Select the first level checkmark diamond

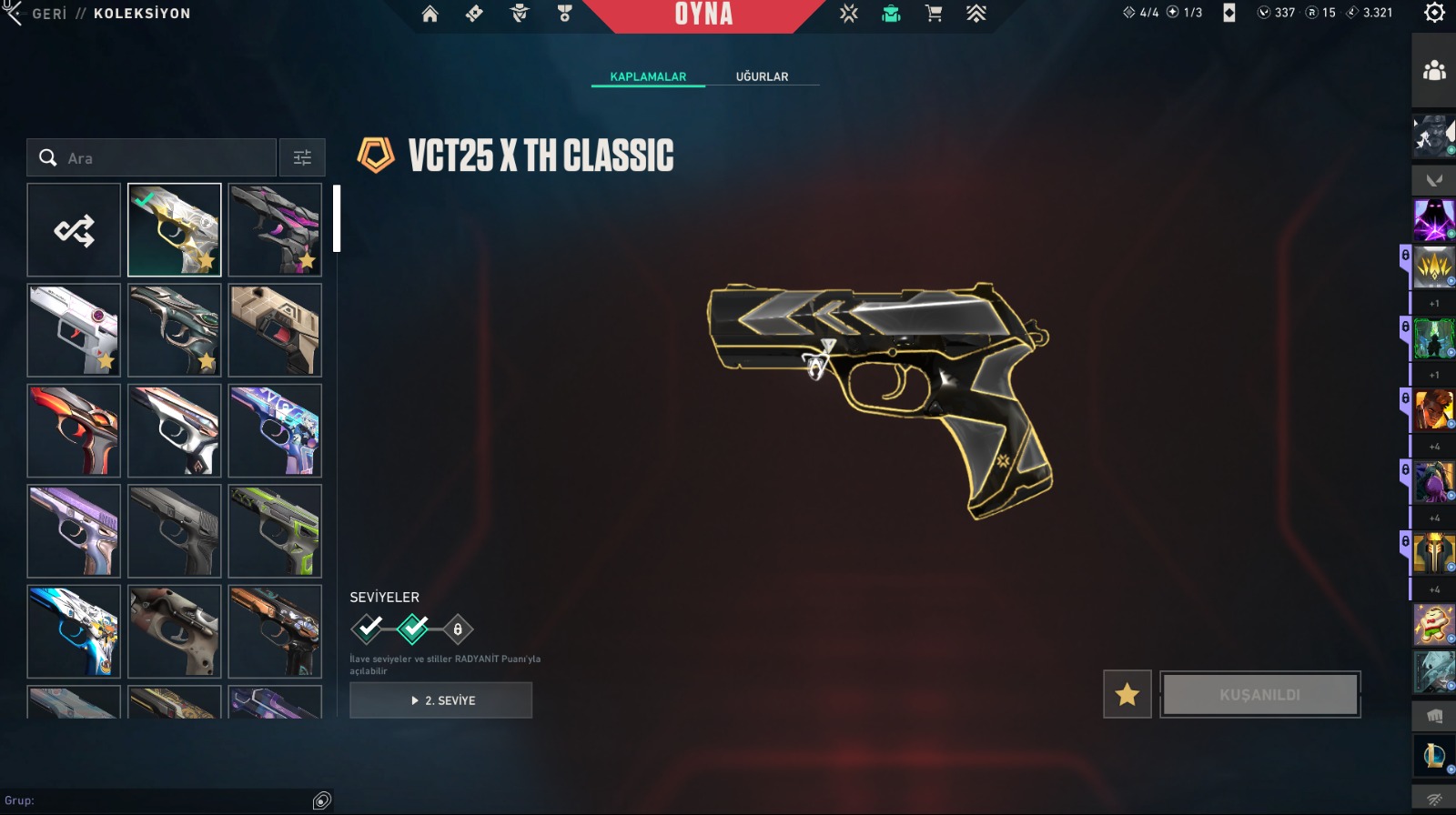coord(368,629)
